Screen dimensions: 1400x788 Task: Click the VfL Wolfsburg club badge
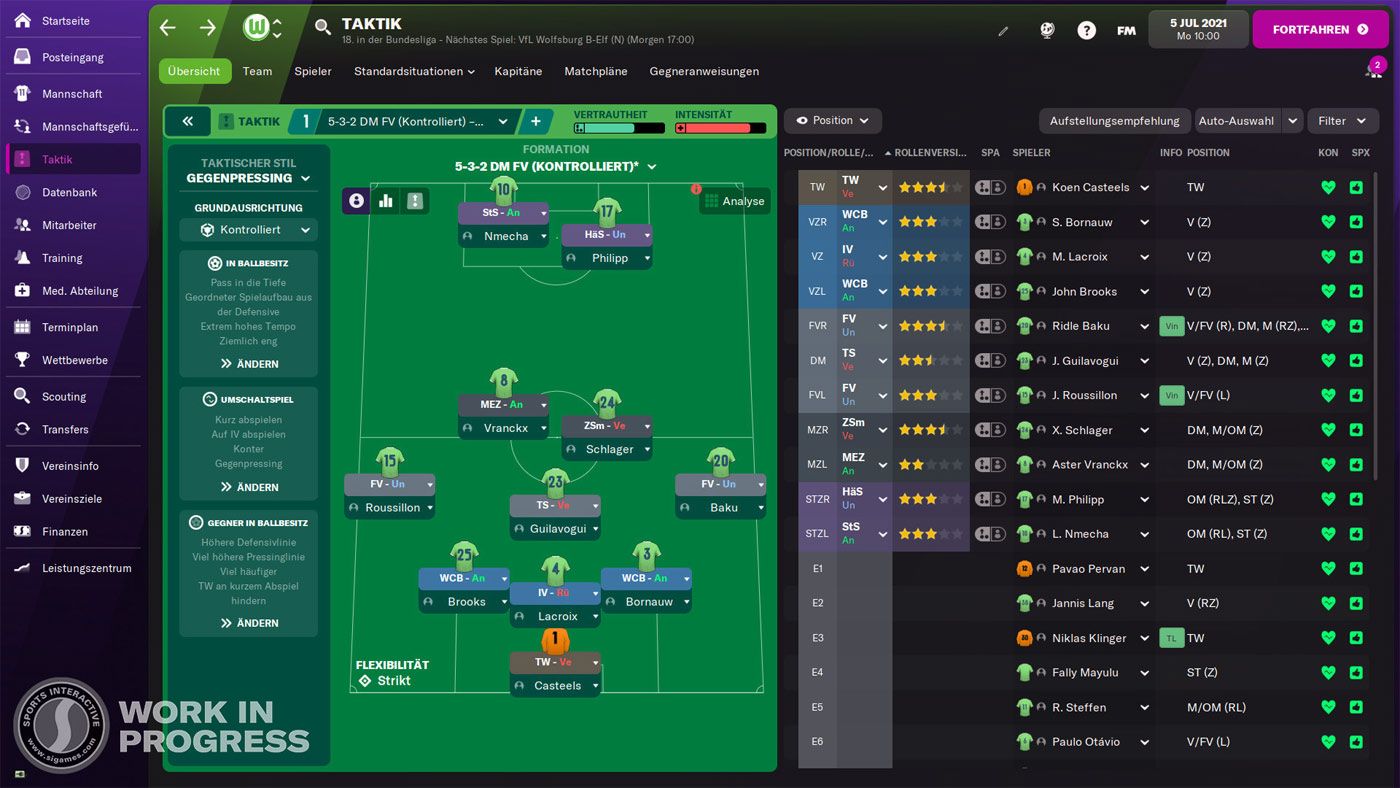(256, 28)
